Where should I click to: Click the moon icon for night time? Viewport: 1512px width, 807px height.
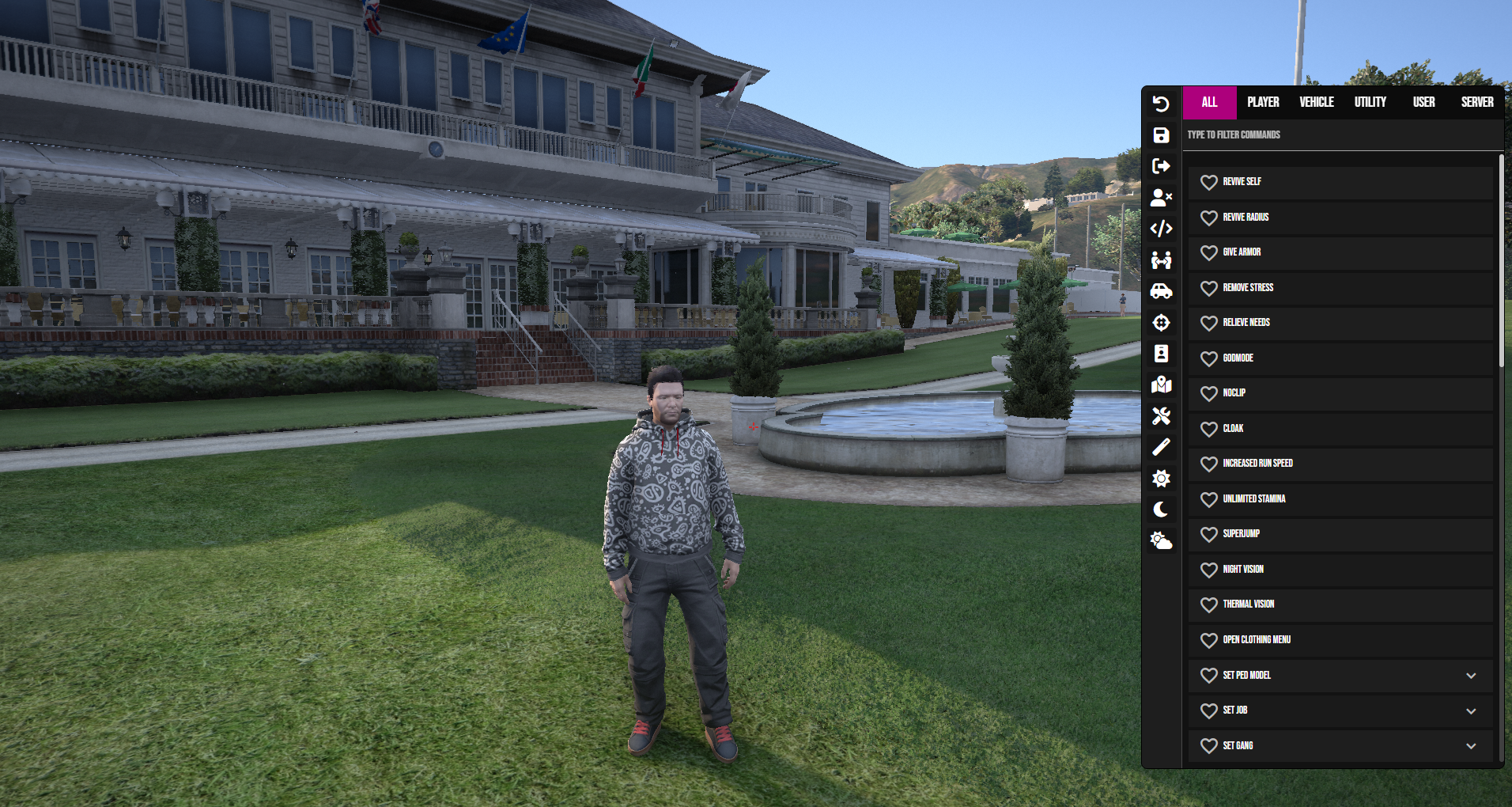[x=1161, y=509]
